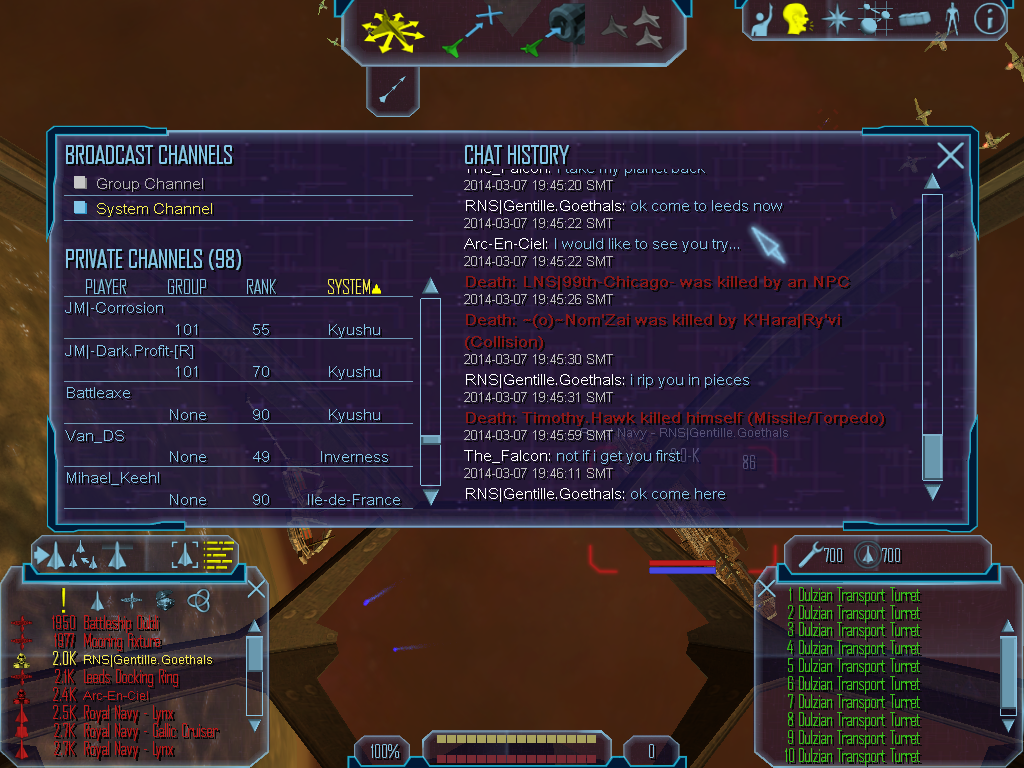Screen dimensions: 1024x768
Task: Choose player Van_DS in private channels
Action: [93, 436]
